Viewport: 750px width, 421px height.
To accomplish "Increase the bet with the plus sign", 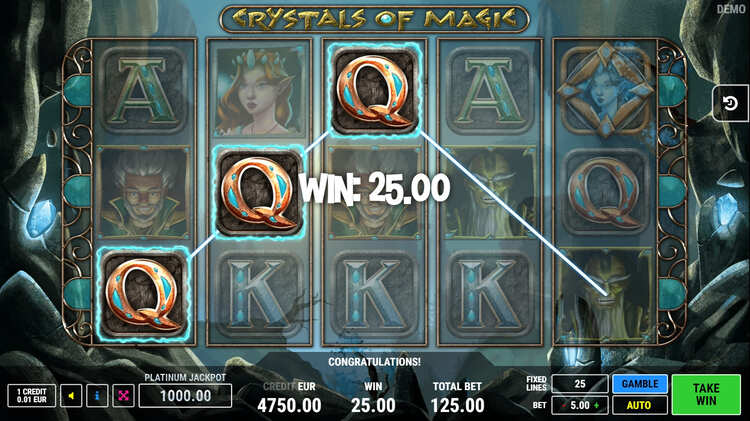I will pyautogui.click(x=599, y=406).
